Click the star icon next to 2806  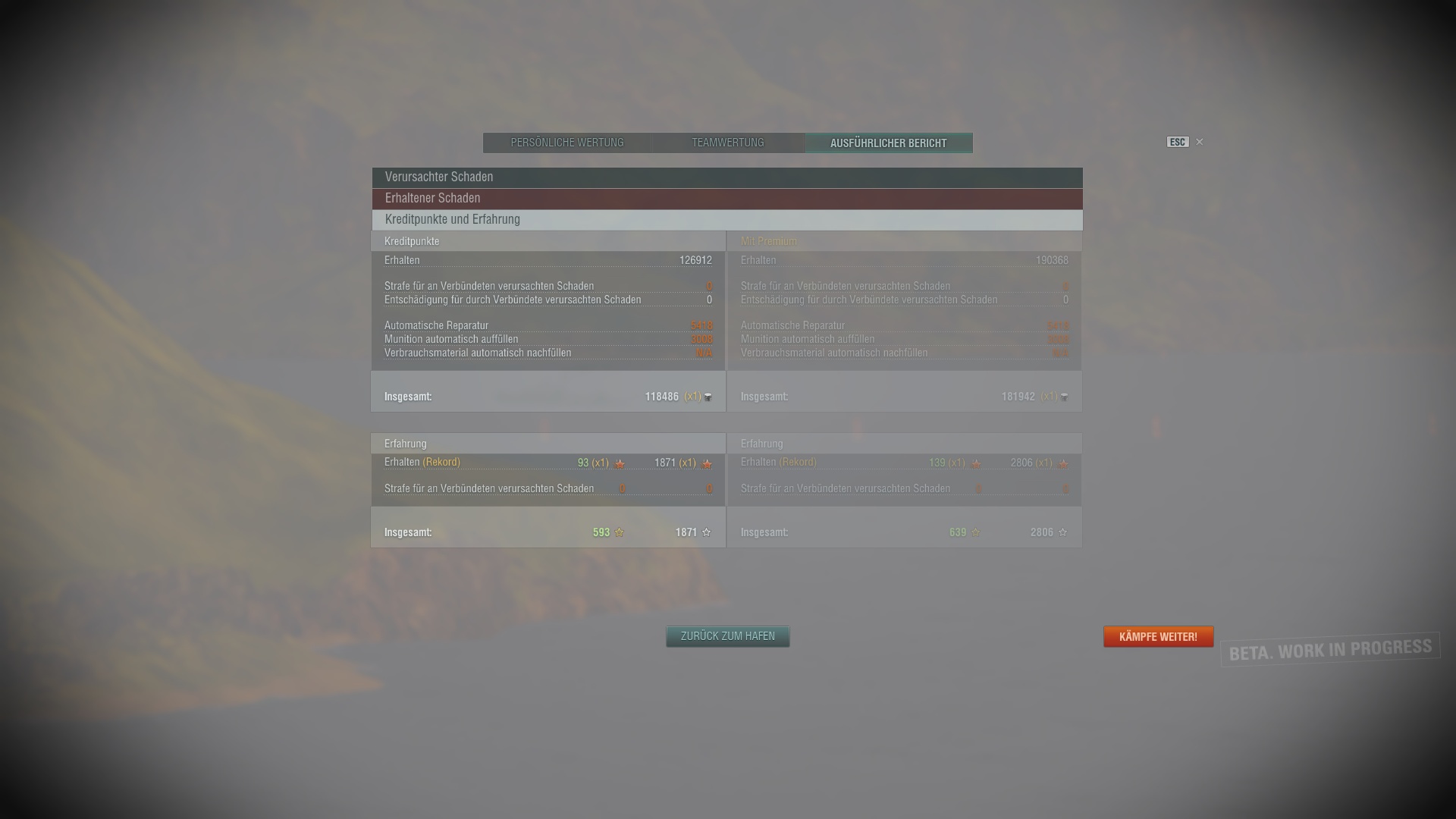(x=1062, y=532)
